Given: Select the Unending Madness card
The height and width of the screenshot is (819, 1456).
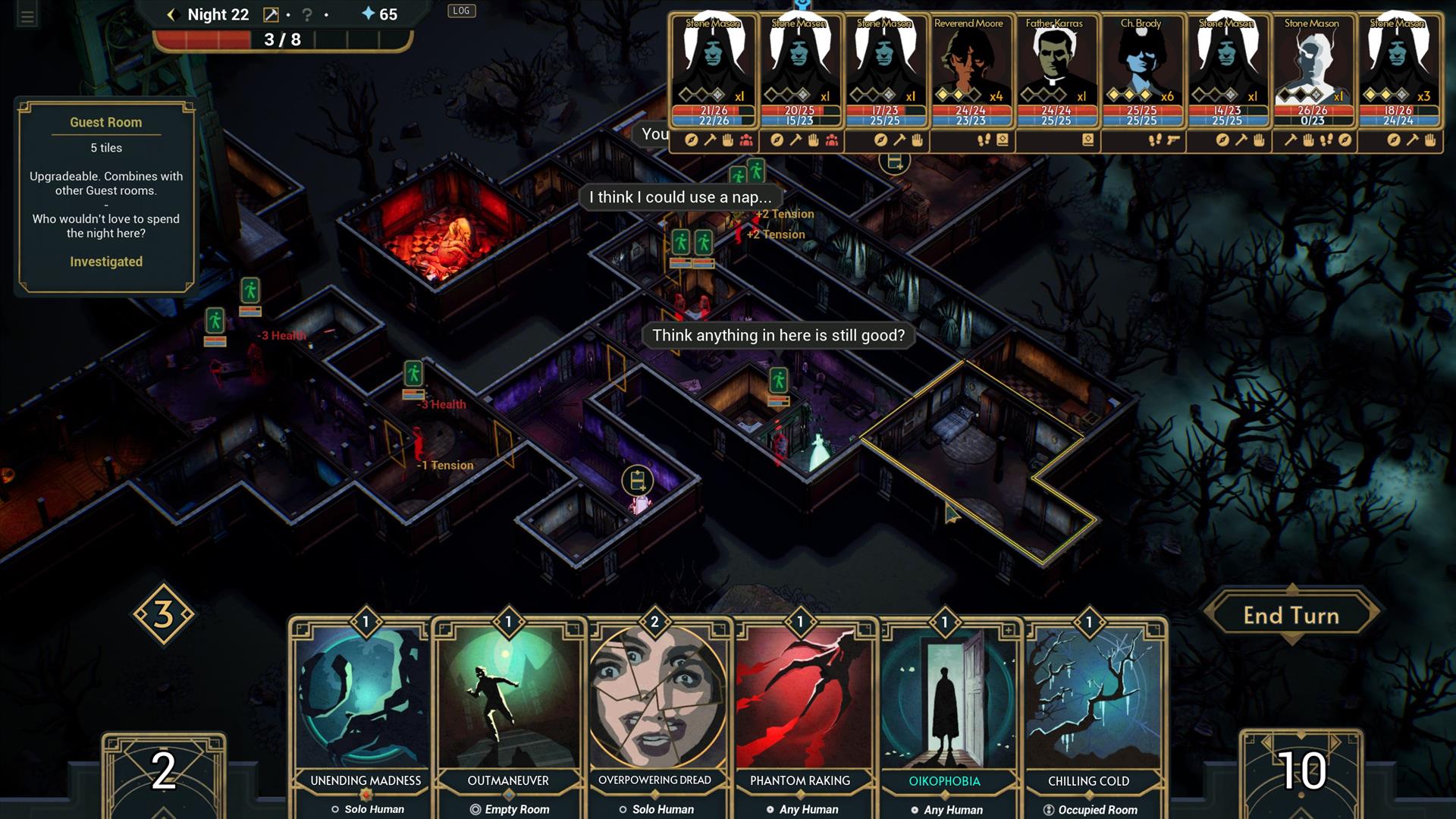Looking at the screenshot, I should 365,705.
